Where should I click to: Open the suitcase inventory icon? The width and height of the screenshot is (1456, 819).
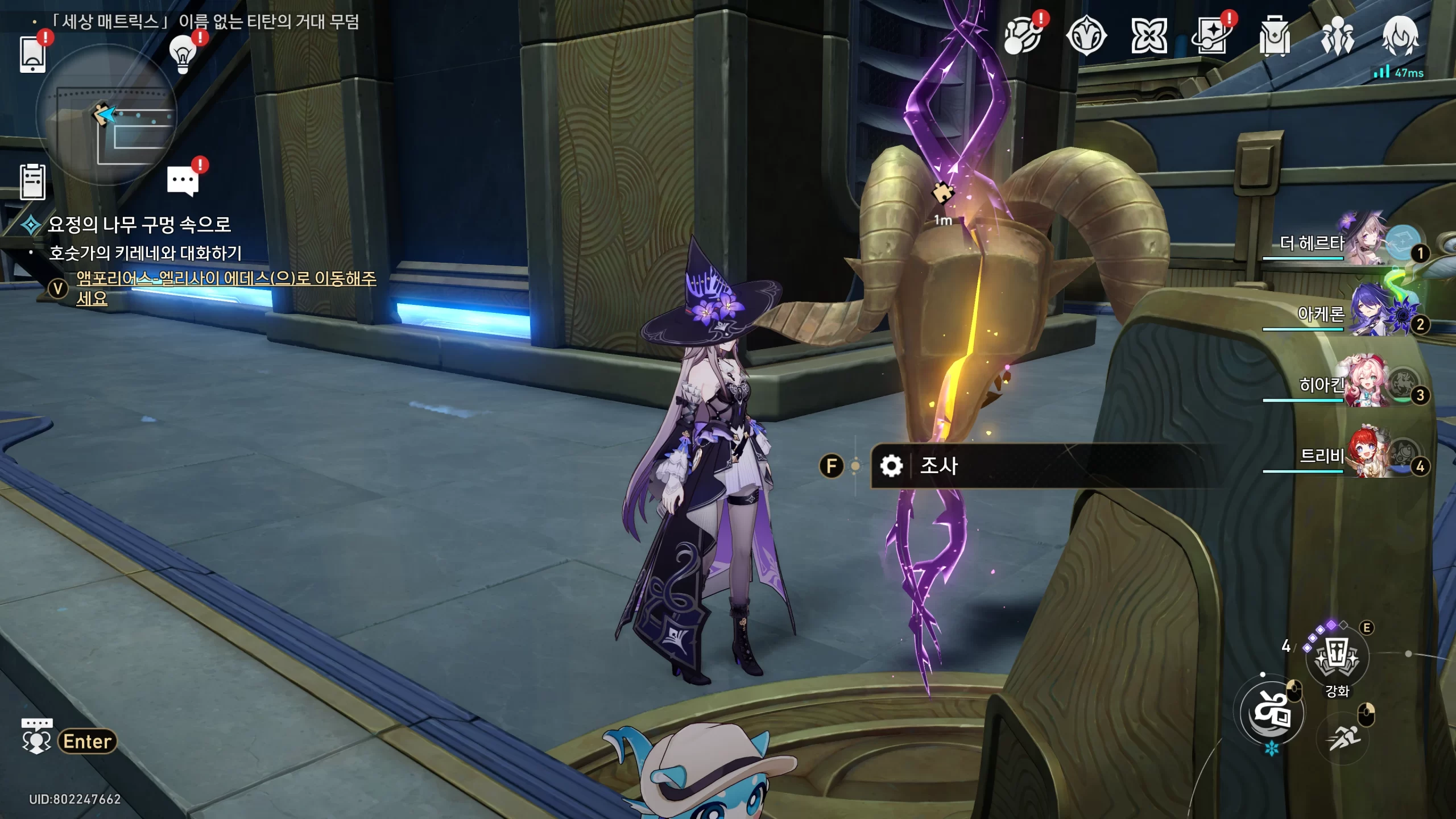coord(1274,36)
